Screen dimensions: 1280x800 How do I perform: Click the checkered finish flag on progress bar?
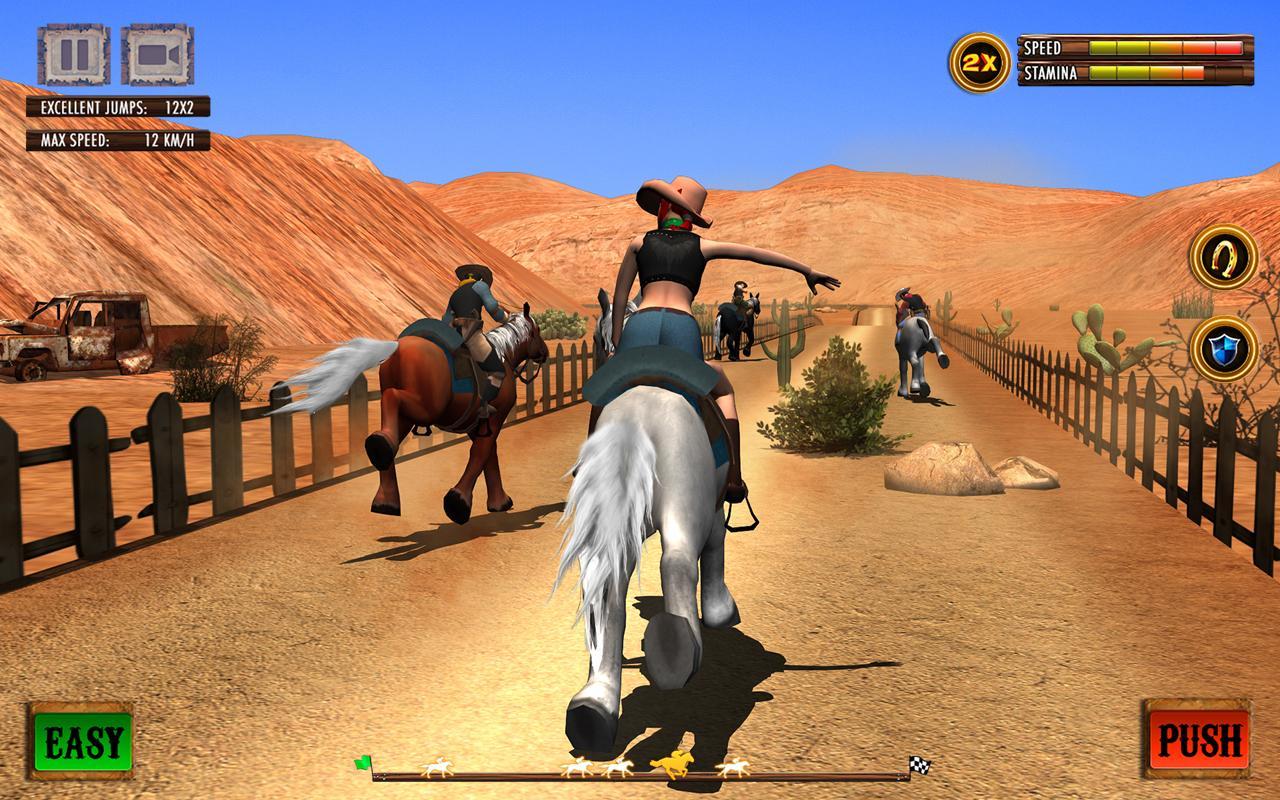920,763
